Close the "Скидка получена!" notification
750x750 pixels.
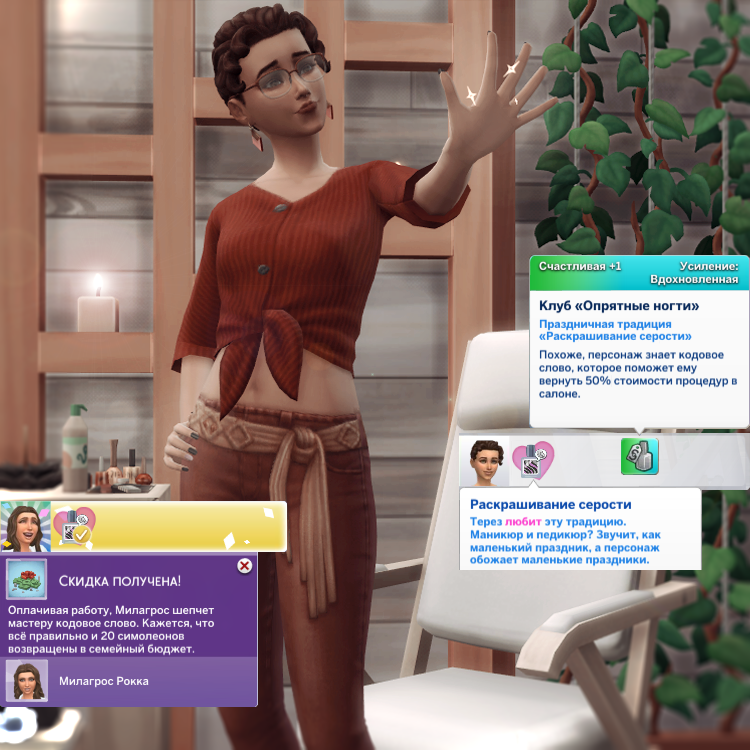243,566
